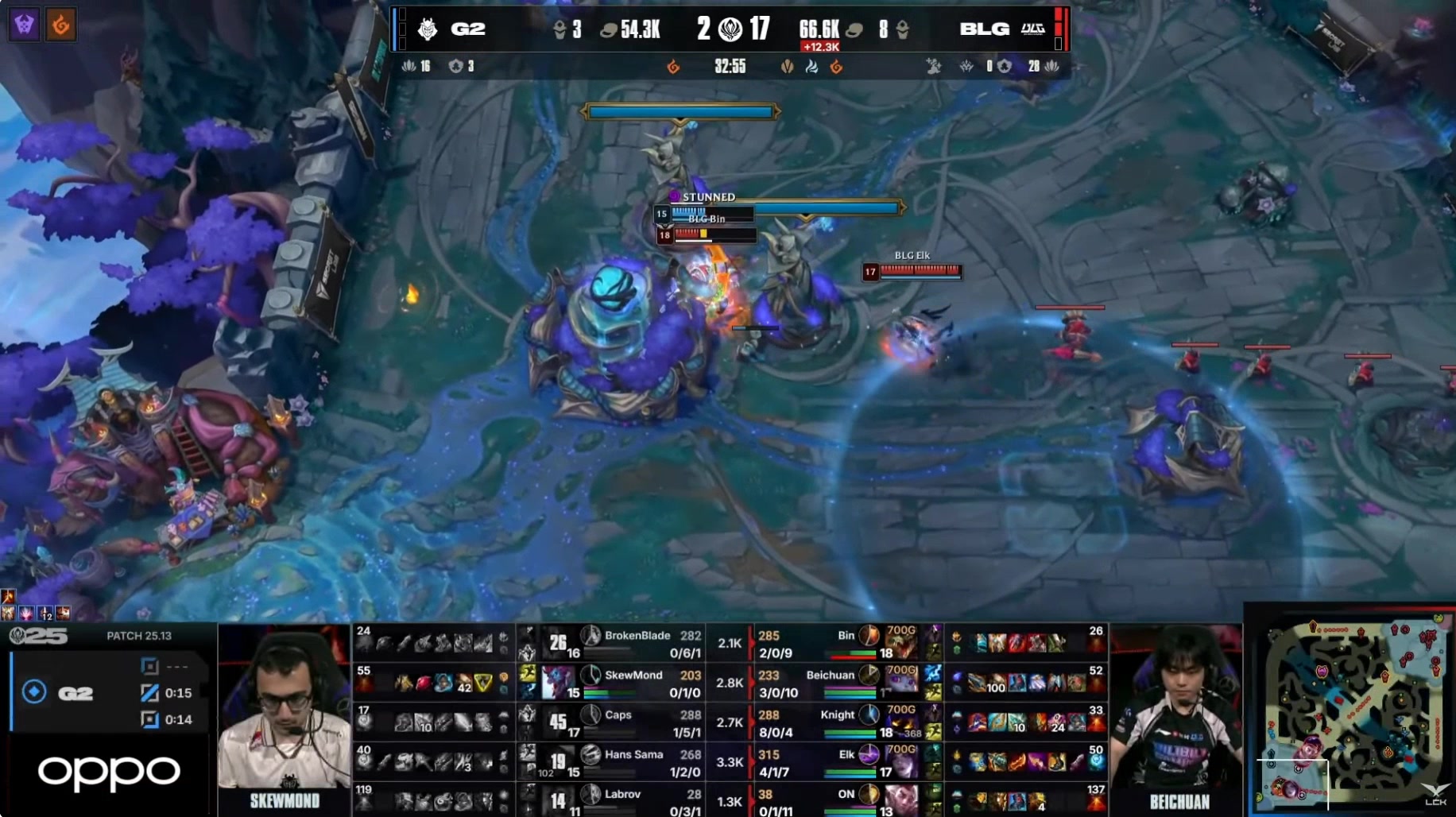Click the OPPO sponsor logo
The image size is (1456, 817).
coord(109,772)
